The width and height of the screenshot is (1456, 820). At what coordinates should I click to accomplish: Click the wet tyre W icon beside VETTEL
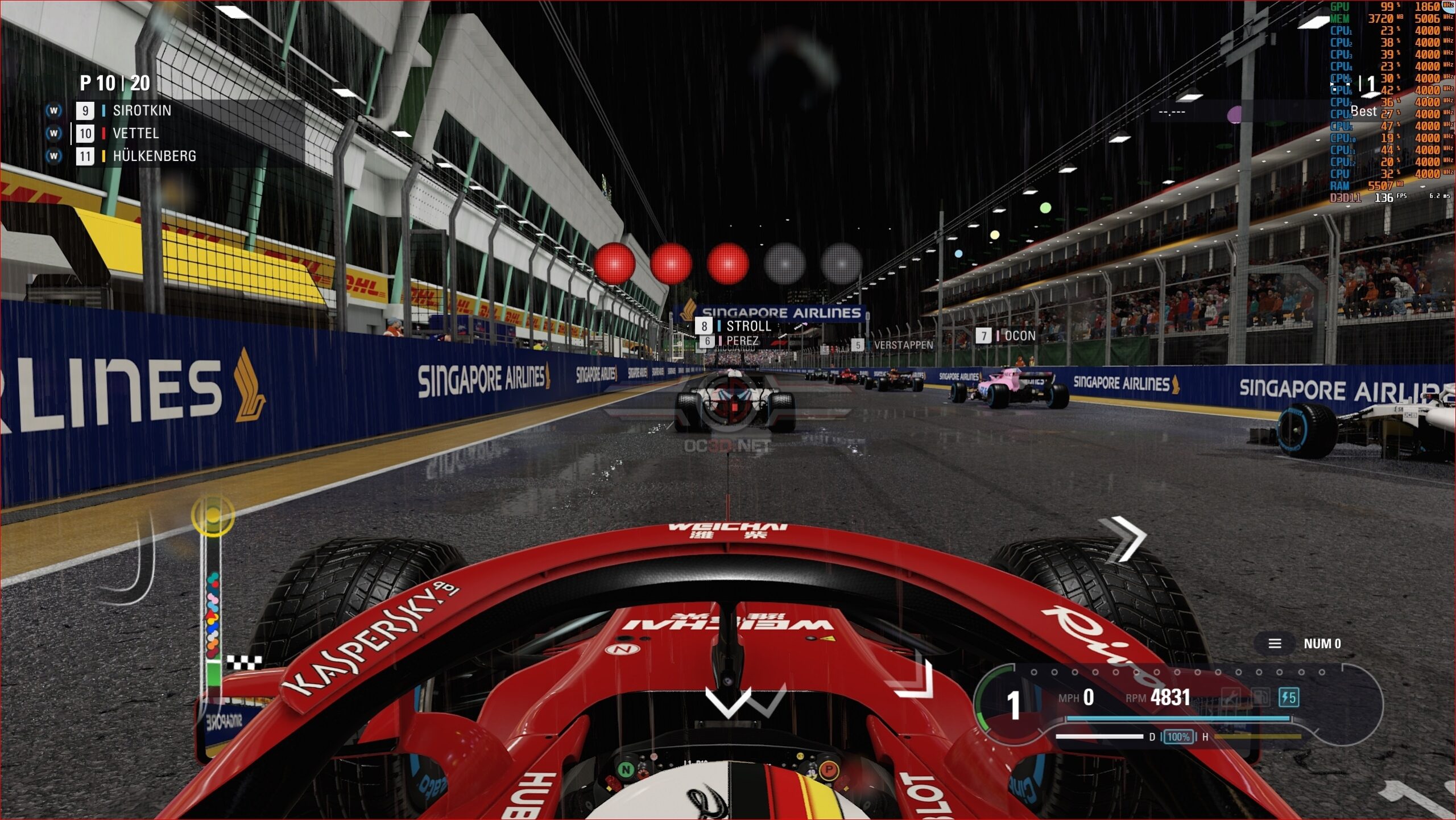pyautogui.click(x=53, y=133)
